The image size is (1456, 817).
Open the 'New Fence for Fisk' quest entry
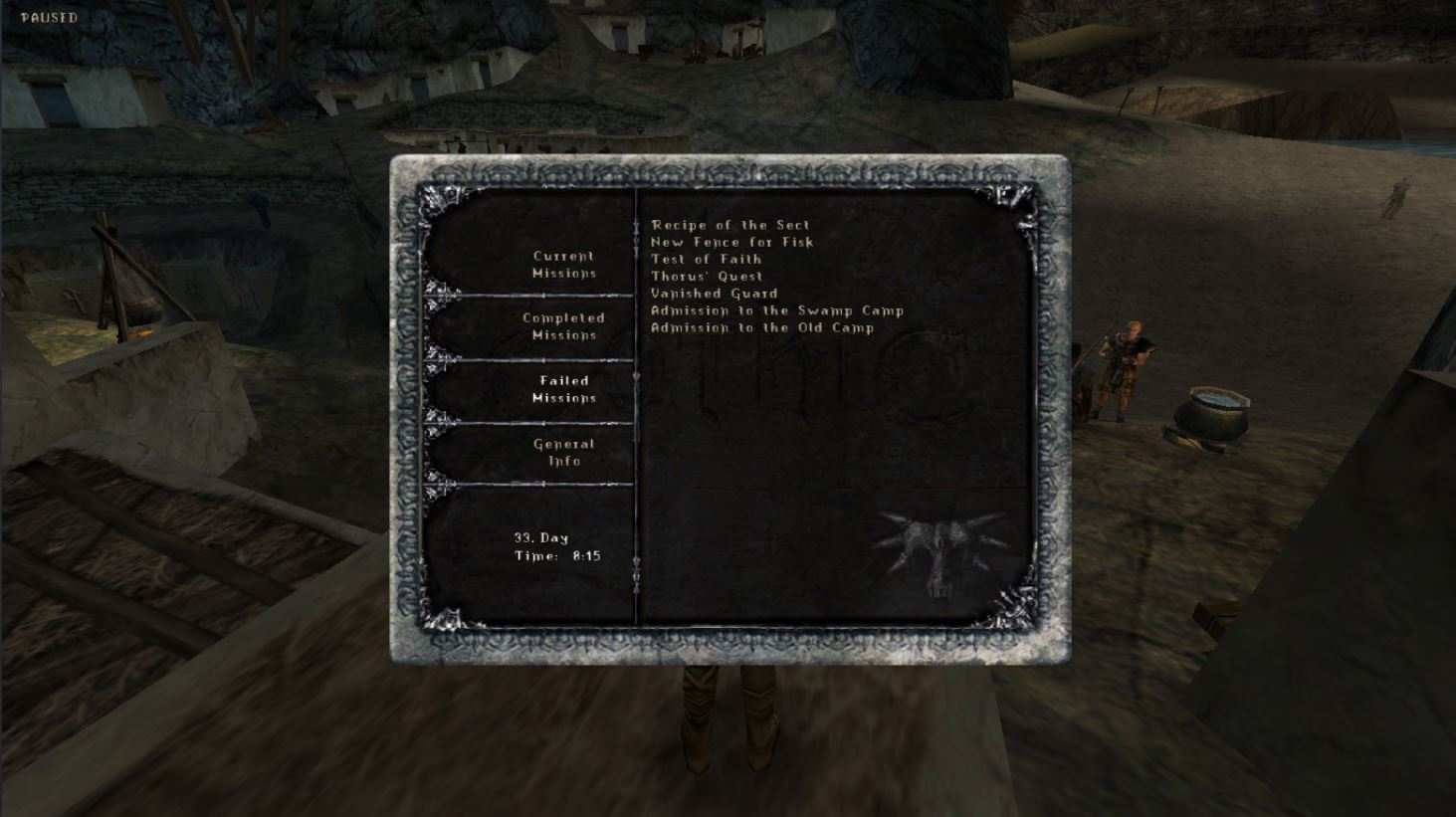point(729,242)
